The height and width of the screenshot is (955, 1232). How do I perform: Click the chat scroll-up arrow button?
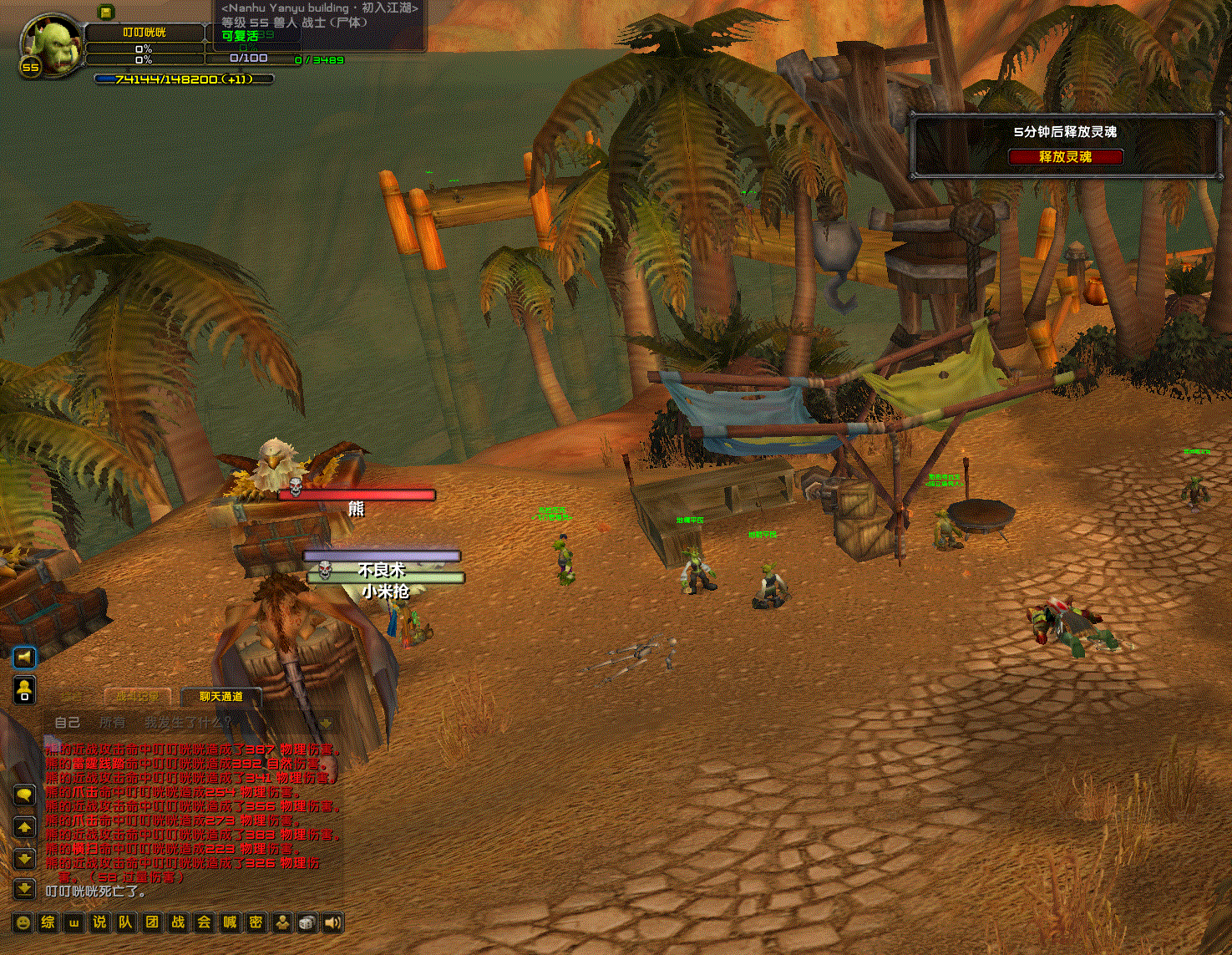coord(24,828)
